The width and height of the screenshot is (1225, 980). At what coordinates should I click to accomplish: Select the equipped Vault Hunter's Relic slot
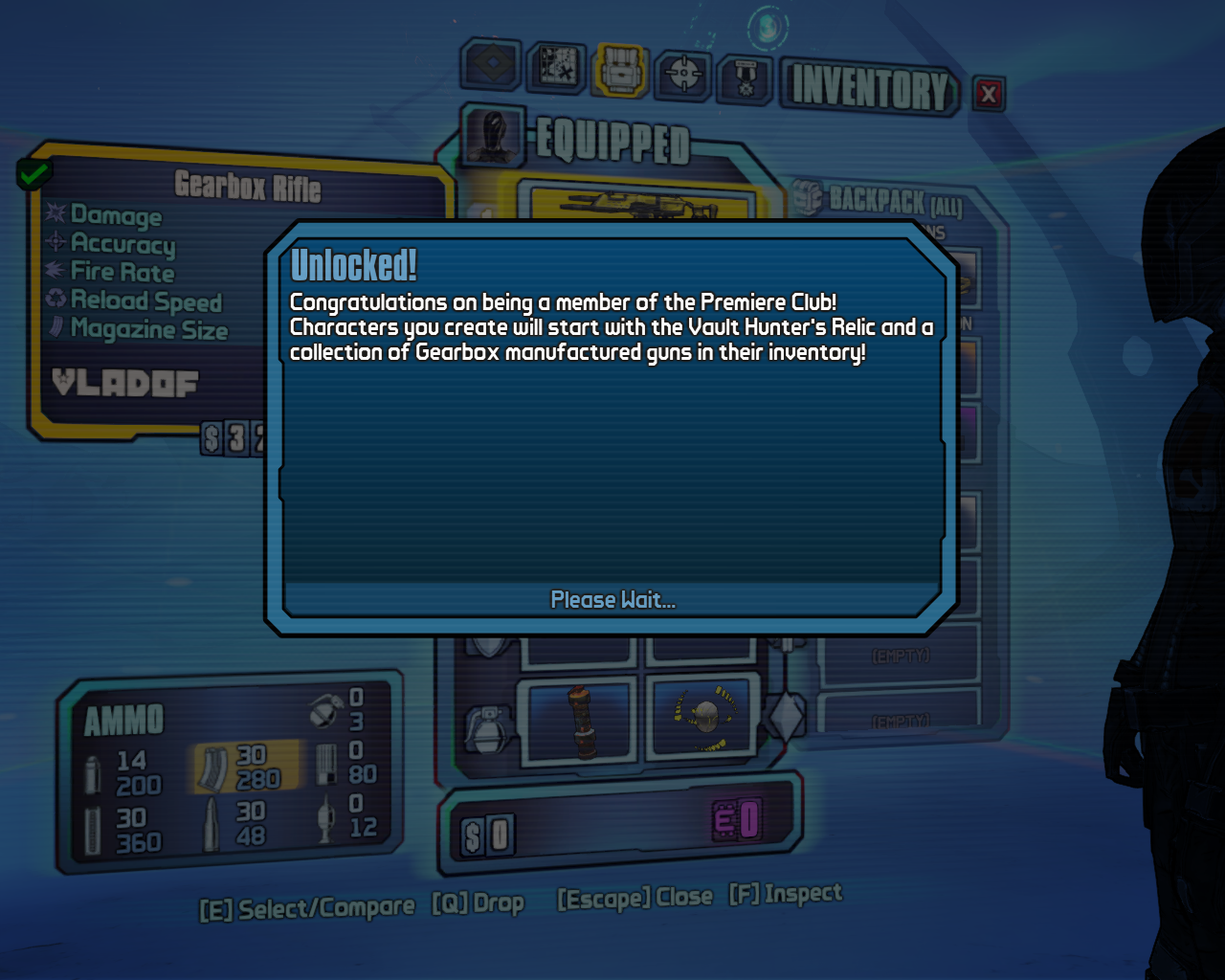tap(703, 718)
